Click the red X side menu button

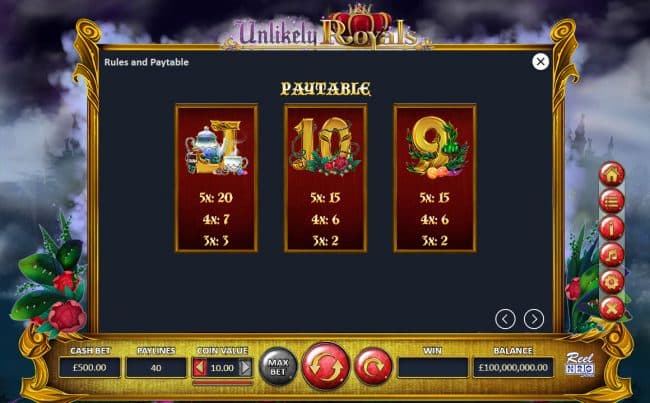[x=611, y=307]
